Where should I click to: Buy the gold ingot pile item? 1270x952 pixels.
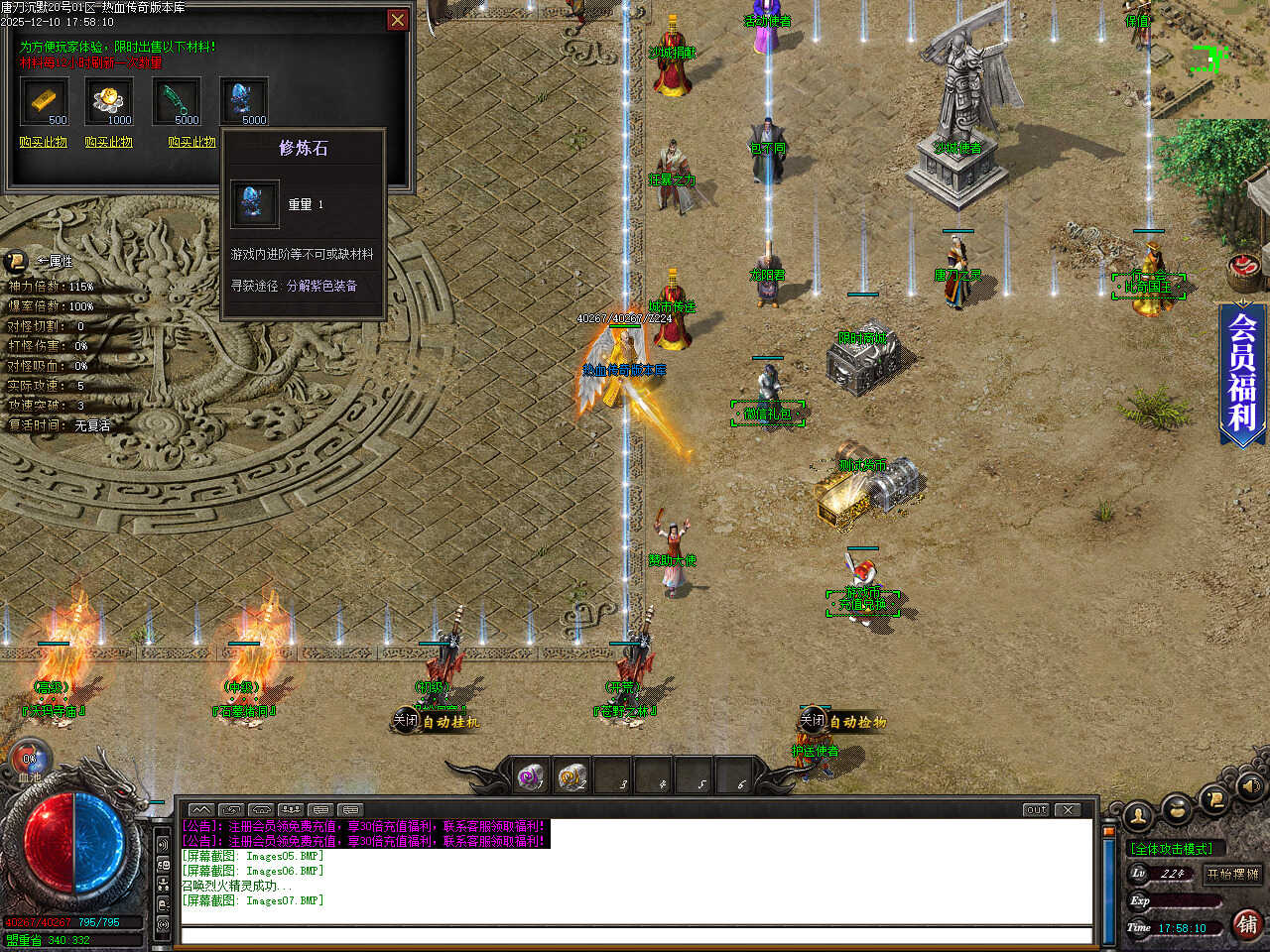(x=108, y=142)
